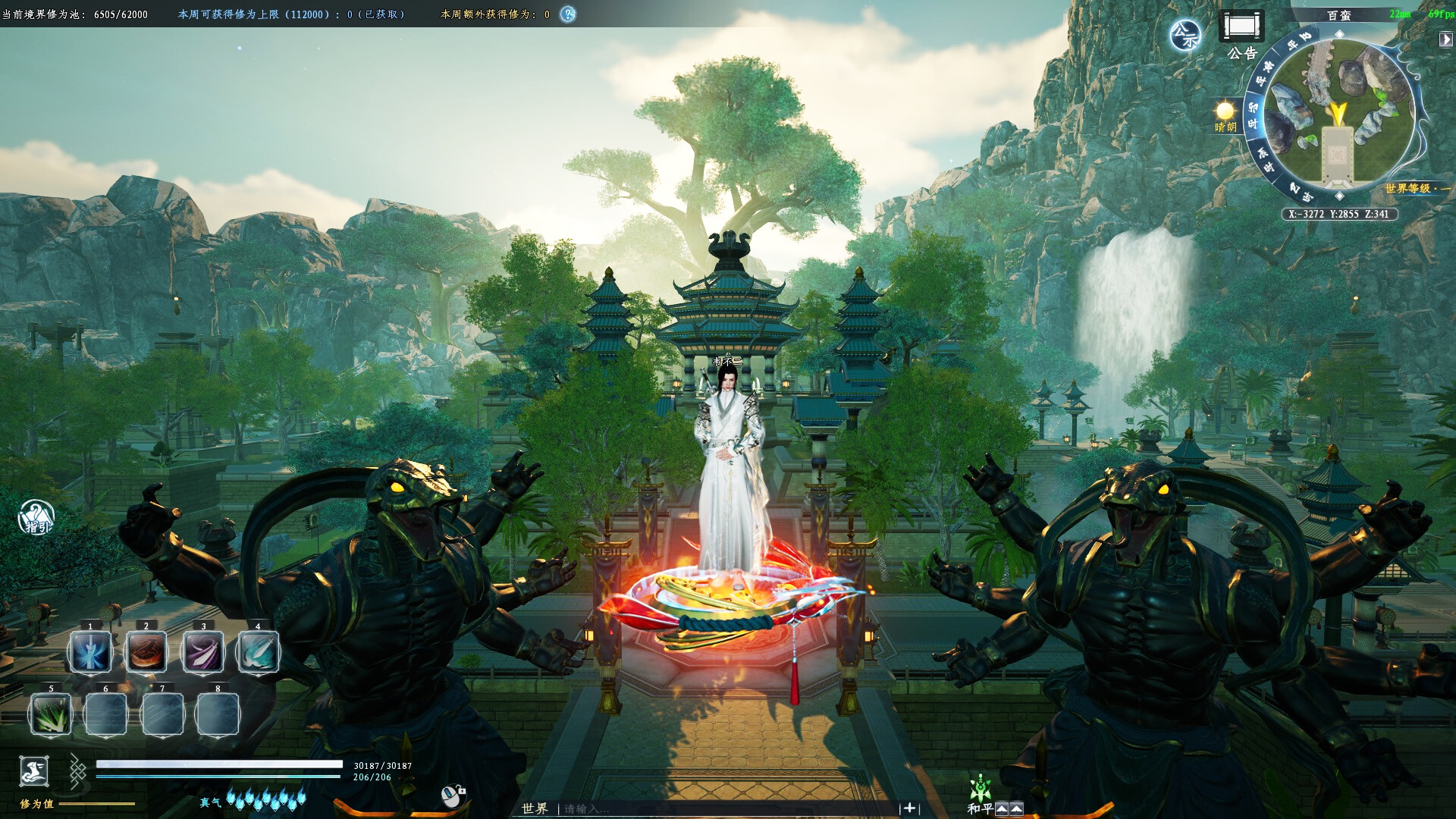Click the green peace-mode emblem near chat
Viewport: 1456px width, 819px height.
pyautogui.click(x=981, y=787)
